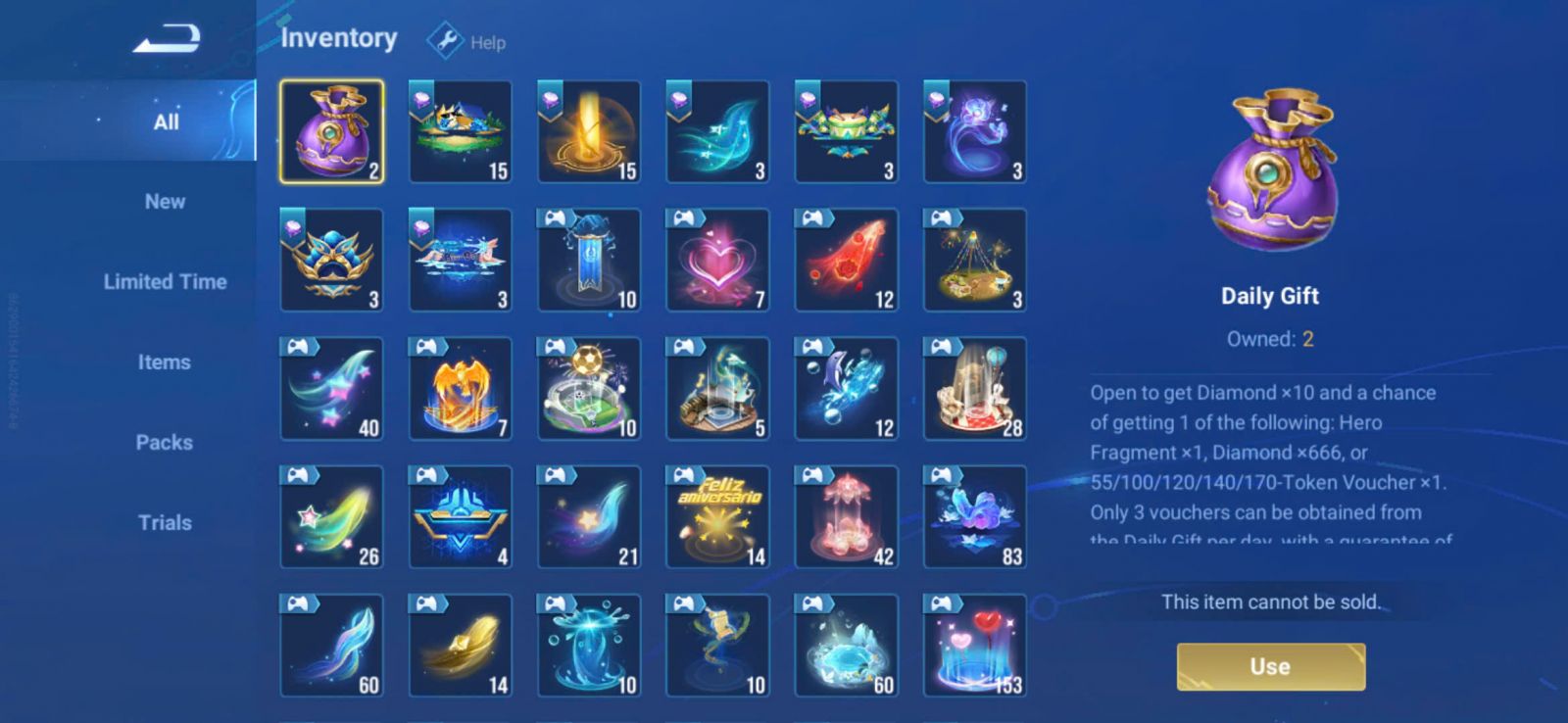Pick the dolphin water splash item
The image size is (1568, 723).
(x=846, y=389)
